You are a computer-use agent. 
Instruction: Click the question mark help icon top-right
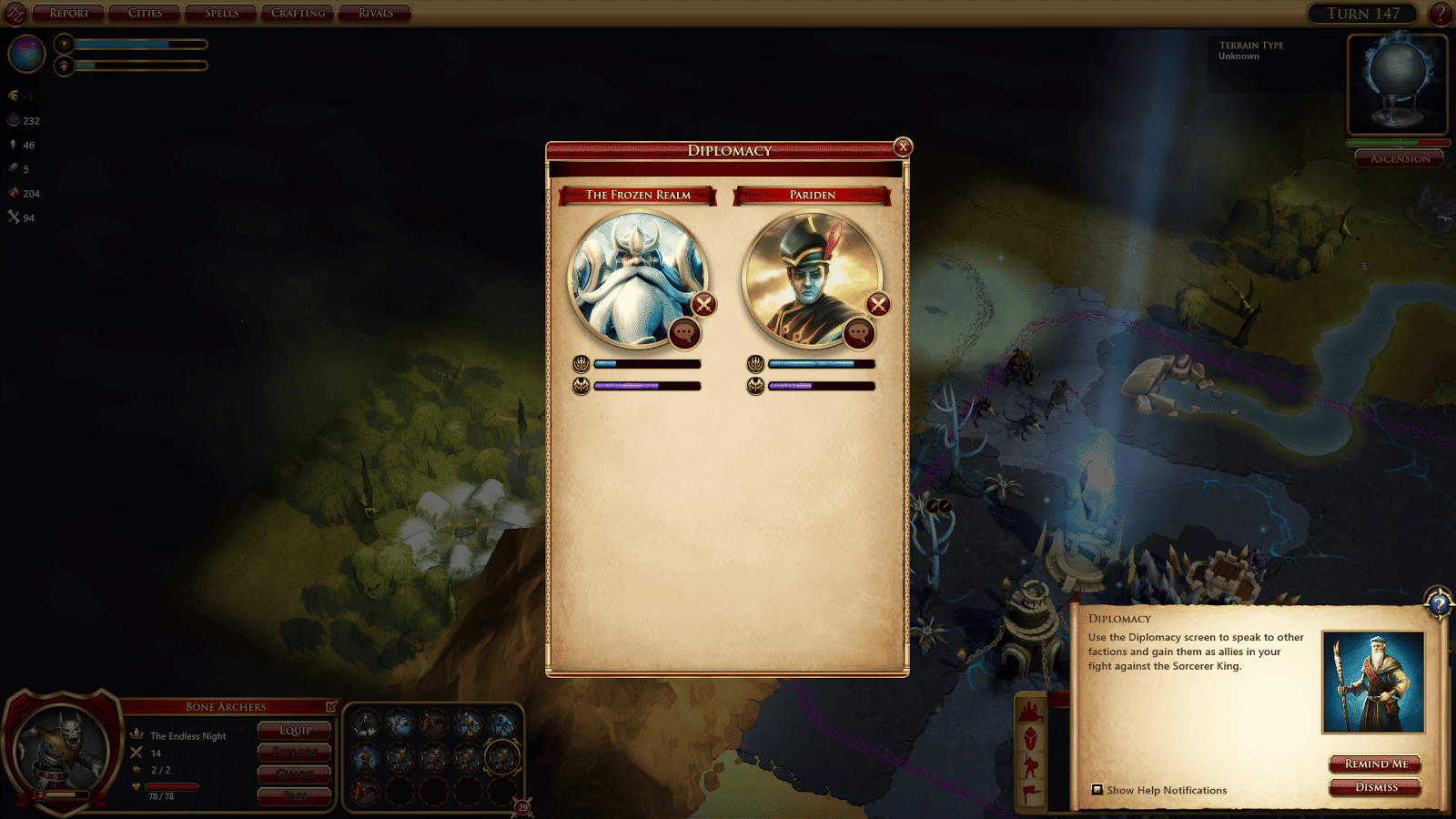tap(1440, 14)
